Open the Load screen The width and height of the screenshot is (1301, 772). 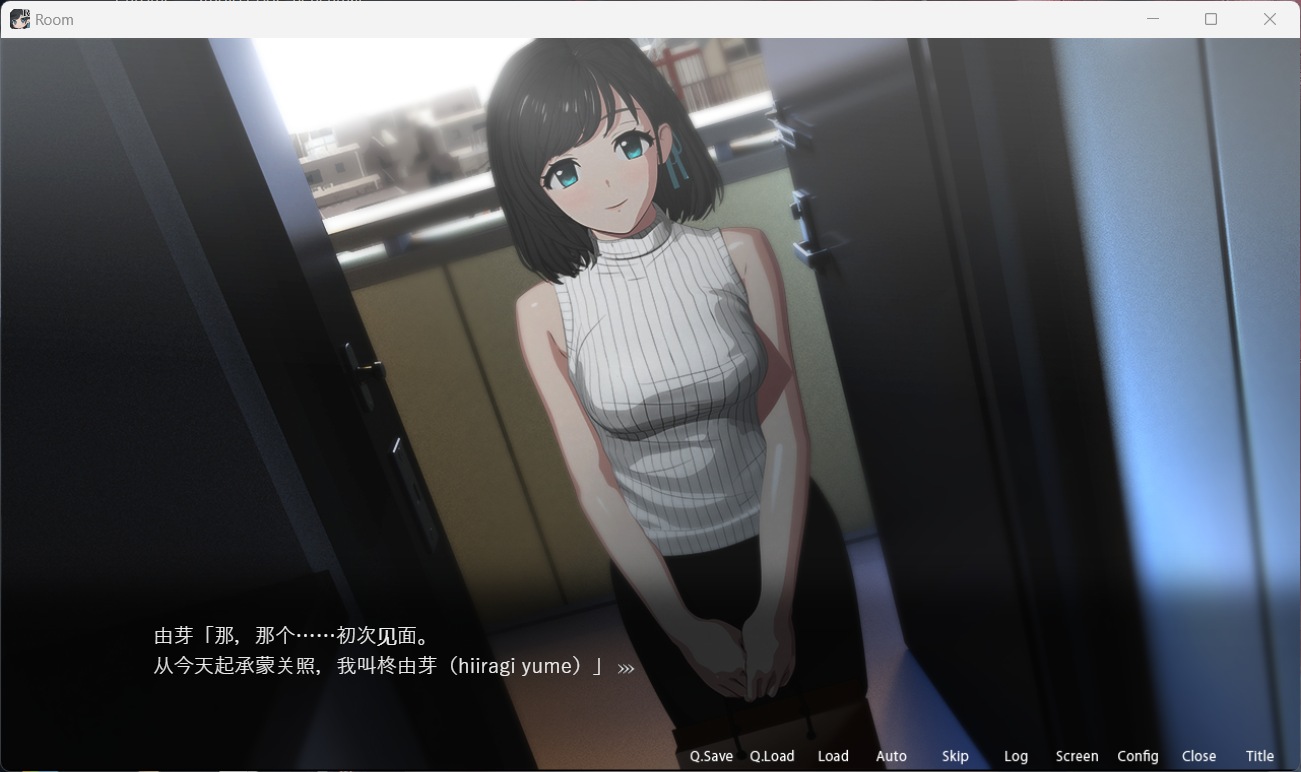coord(832,756)
